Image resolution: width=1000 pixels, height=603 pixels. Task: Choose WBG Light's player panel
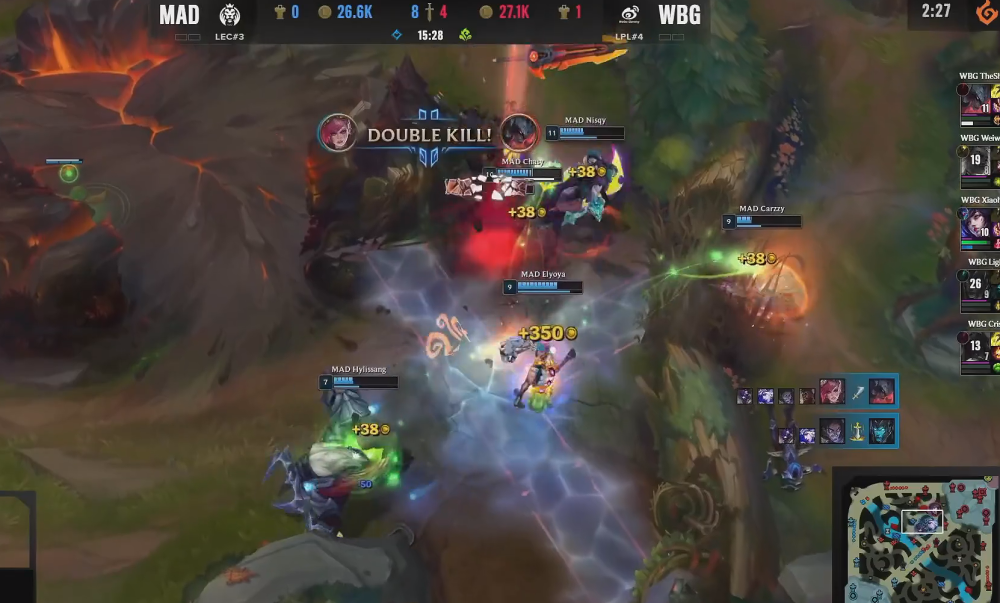tap(980, 284)
